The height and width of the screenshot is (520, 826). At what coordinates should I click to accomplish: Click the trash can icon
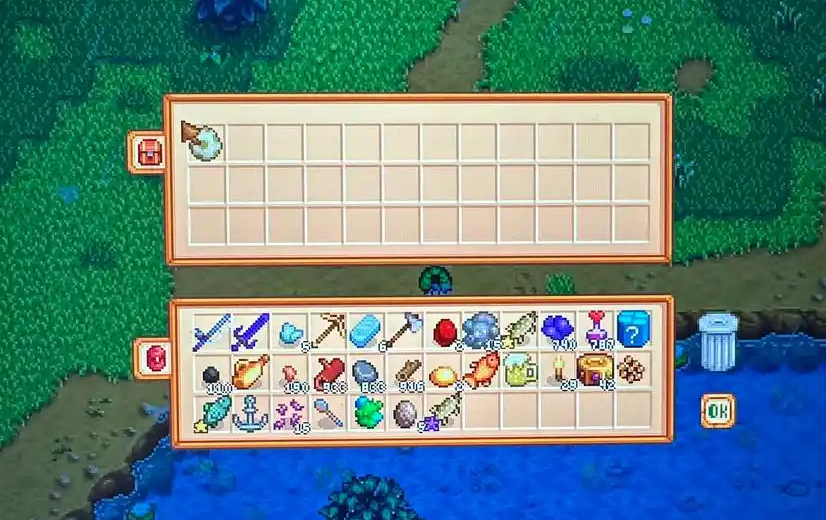[718, 341]
